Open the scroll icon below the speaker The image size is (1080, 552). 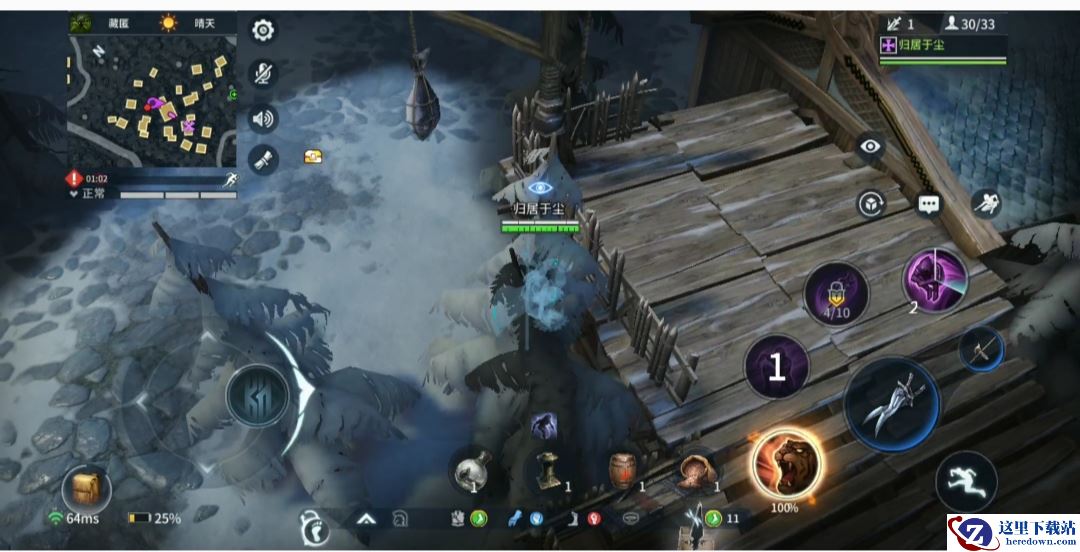point(263,160)
